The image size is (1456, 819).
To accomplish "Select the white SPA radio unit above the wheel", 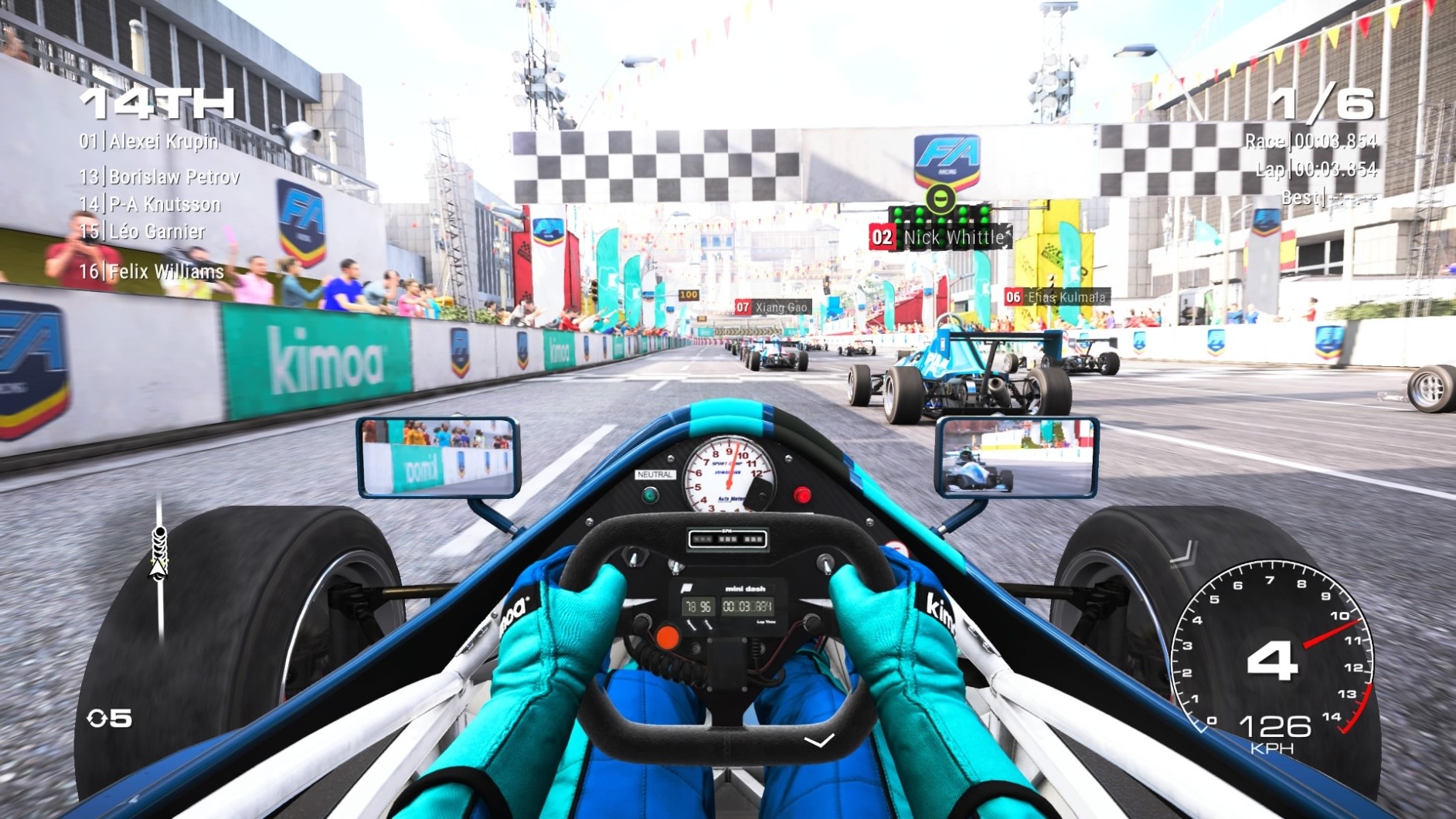I will click(x=727, y=541).
